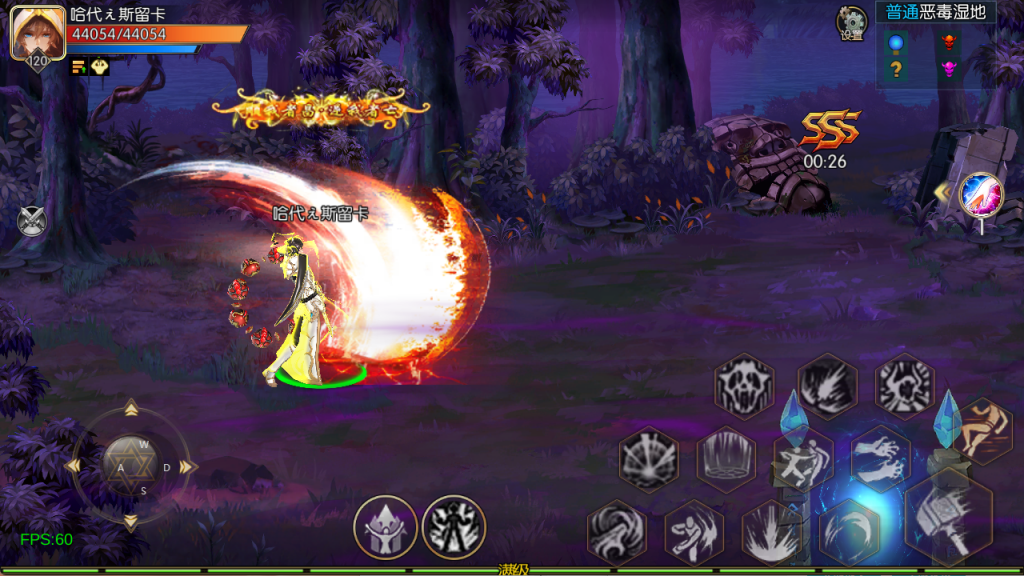This screenshot has width=1024, height=576.
Task: Activate the round glowing-figure aura button
Action: pyautogui.click(x=454, y=527)
